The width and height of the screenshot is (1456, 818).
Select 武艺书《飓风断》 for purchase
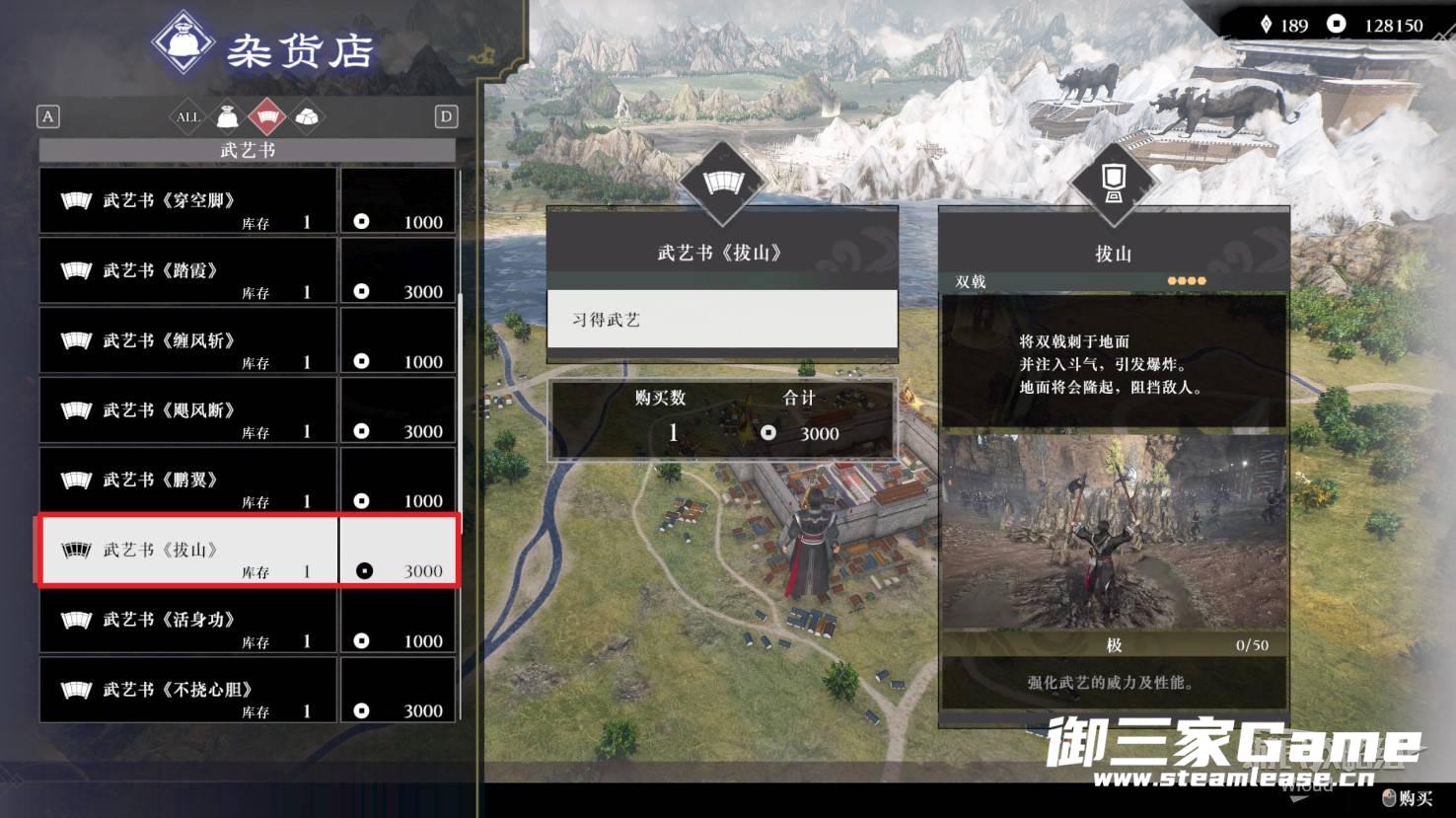(247, 411)
